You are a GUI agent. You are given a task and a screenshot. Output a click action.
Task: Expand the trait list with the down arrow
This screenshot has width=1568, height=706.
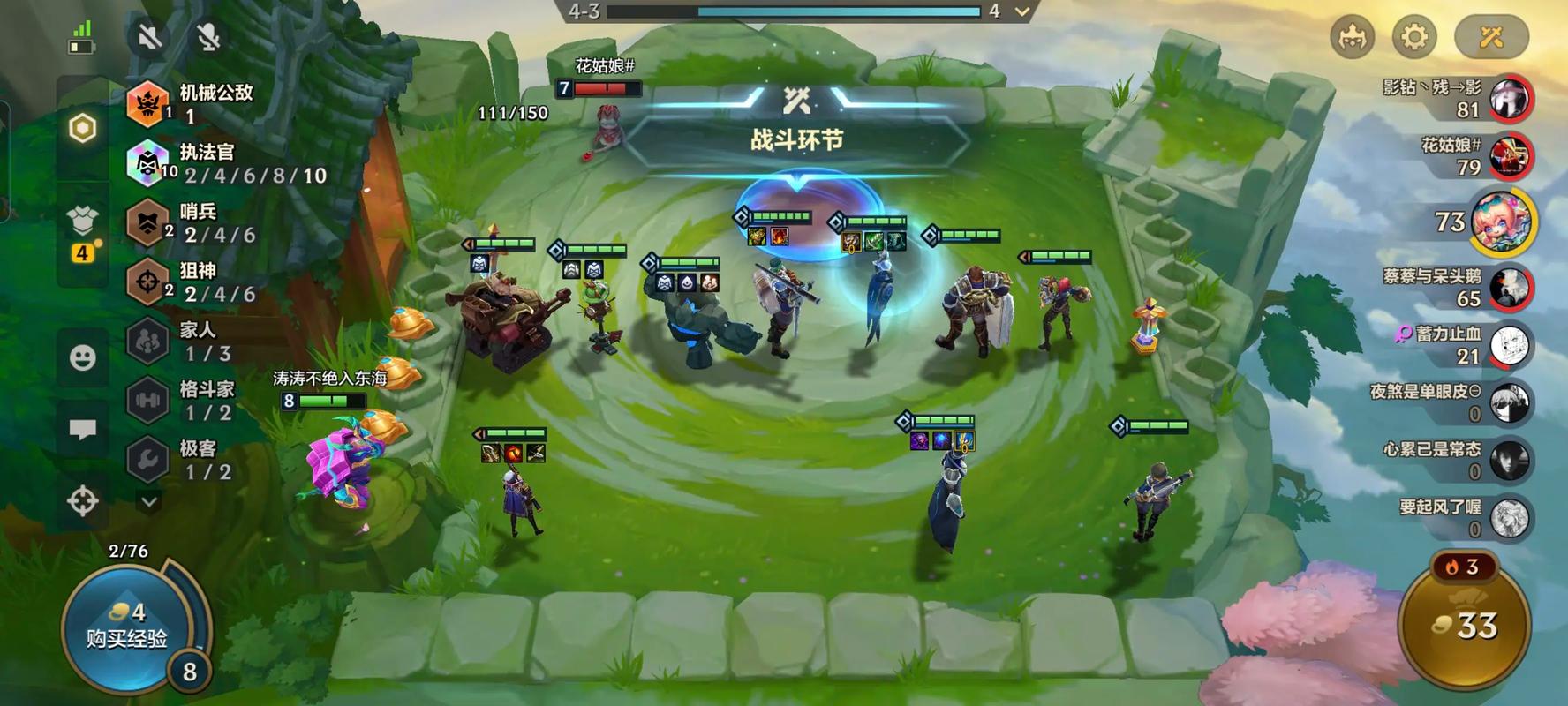(x=149, y=501)
